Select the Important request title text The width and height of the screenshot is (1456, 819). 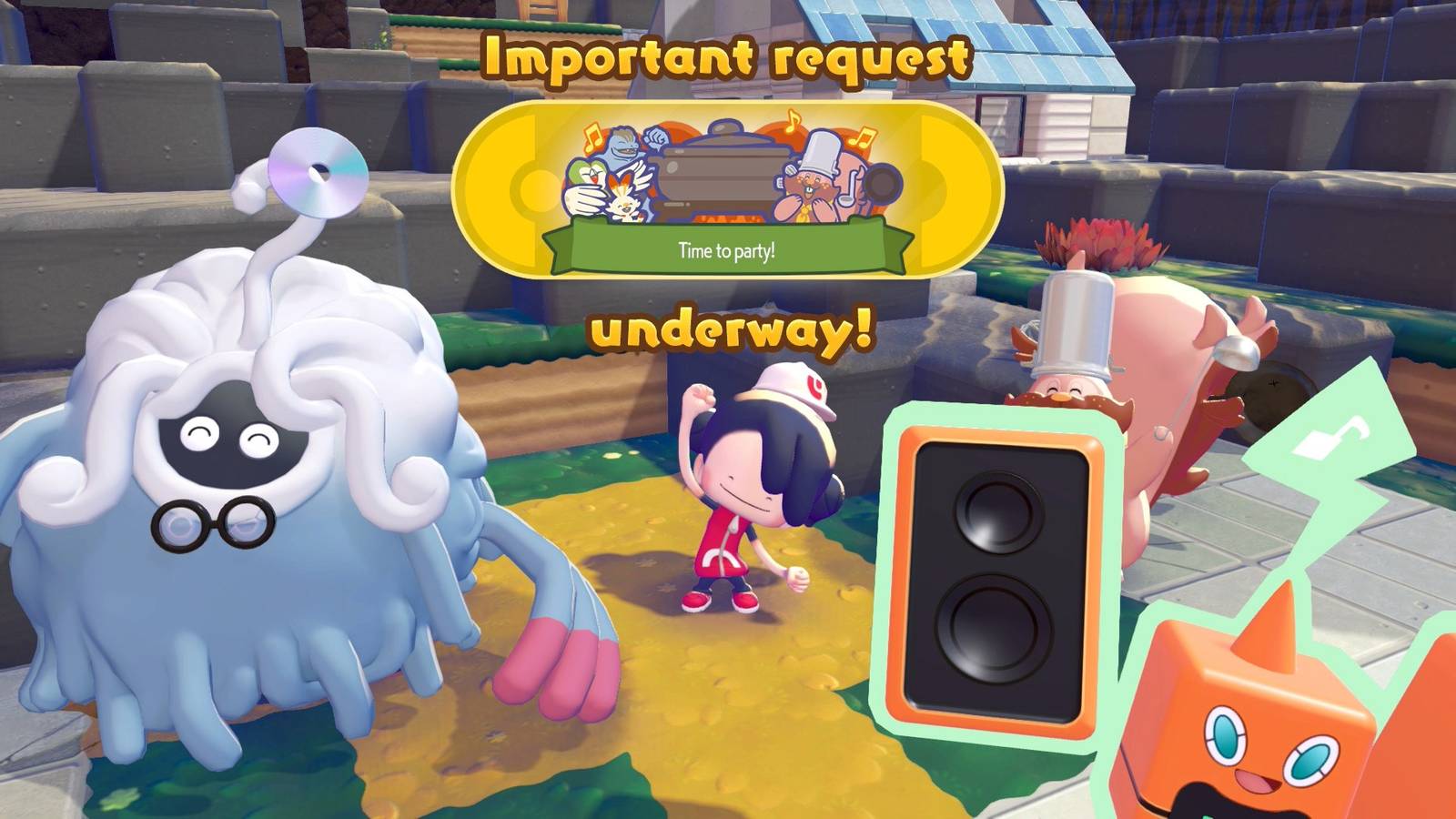728,55
